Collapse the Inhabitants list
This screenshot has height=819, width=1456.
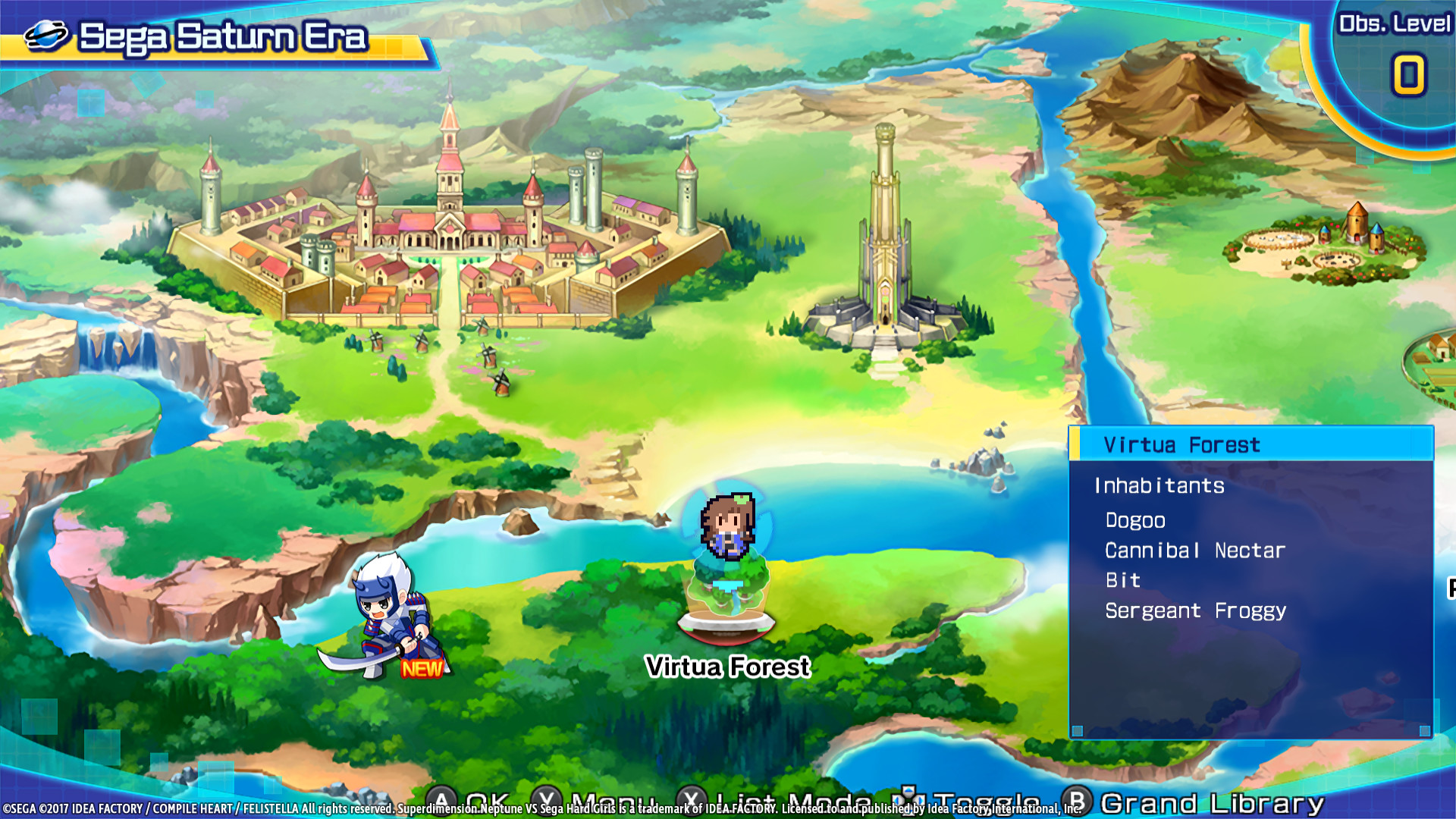click(1160, 486)
